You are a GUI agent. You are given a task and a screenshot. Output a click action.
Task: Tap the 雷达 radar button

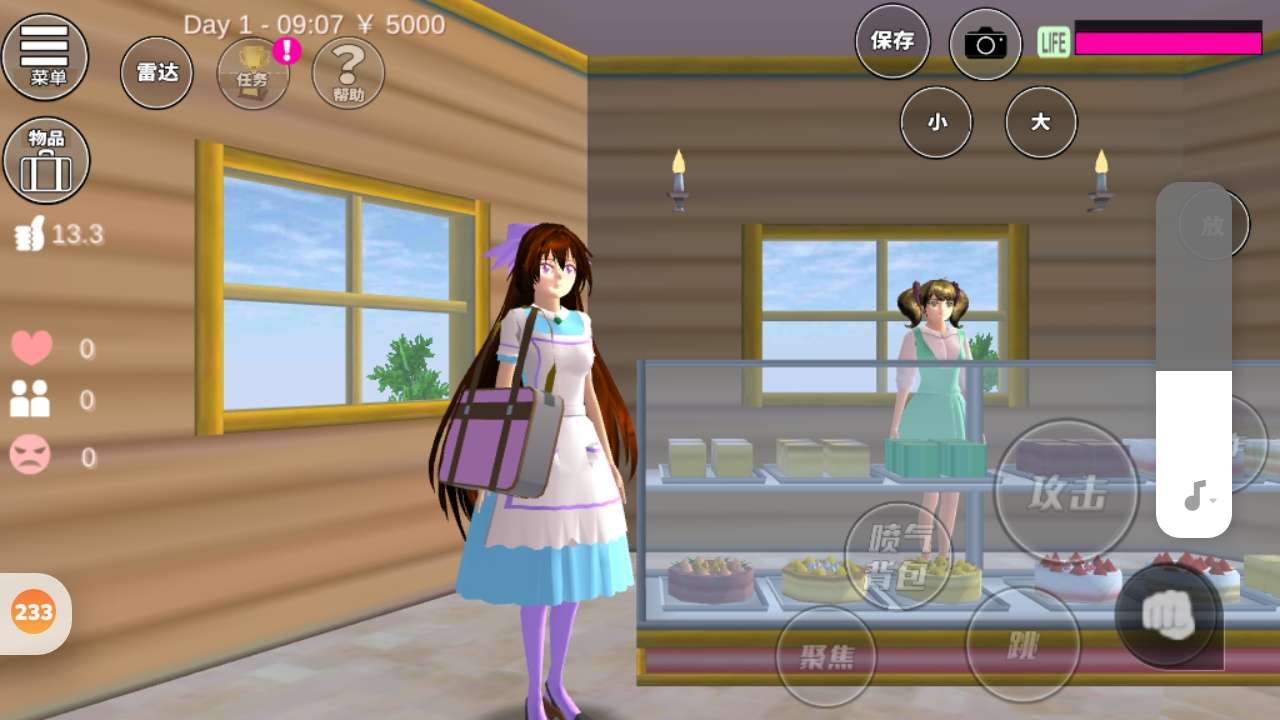click(x=157, y=73)
